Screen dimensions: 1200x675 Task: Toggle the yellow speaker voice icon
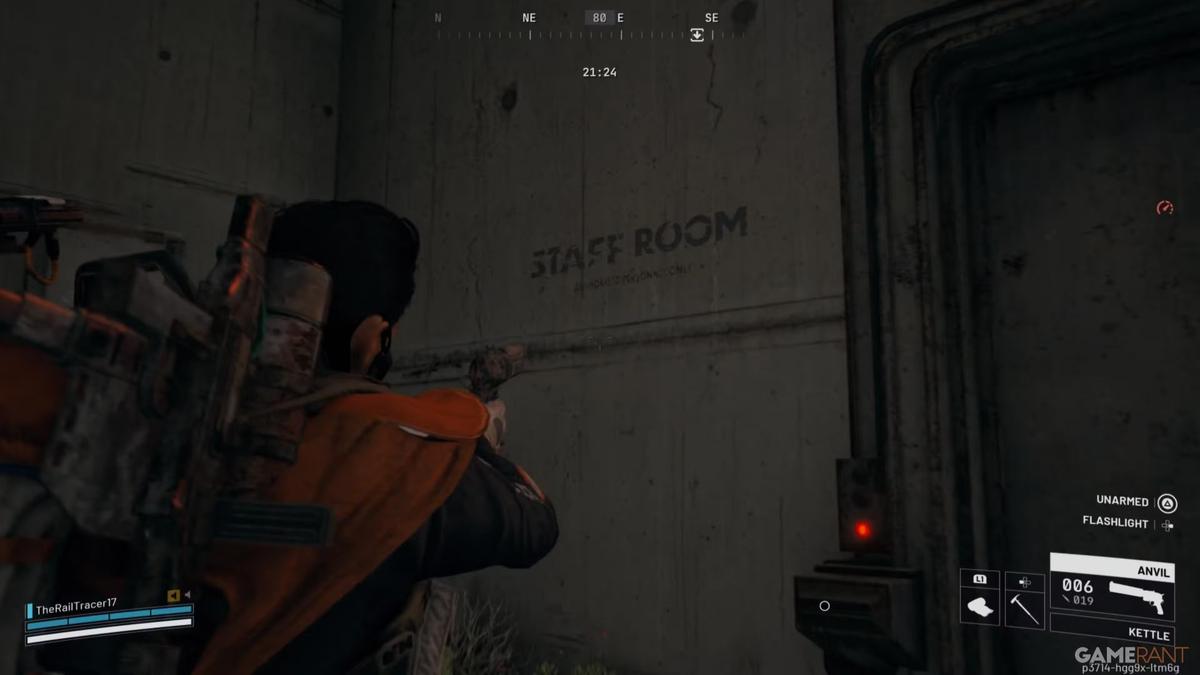coord(174,596)
